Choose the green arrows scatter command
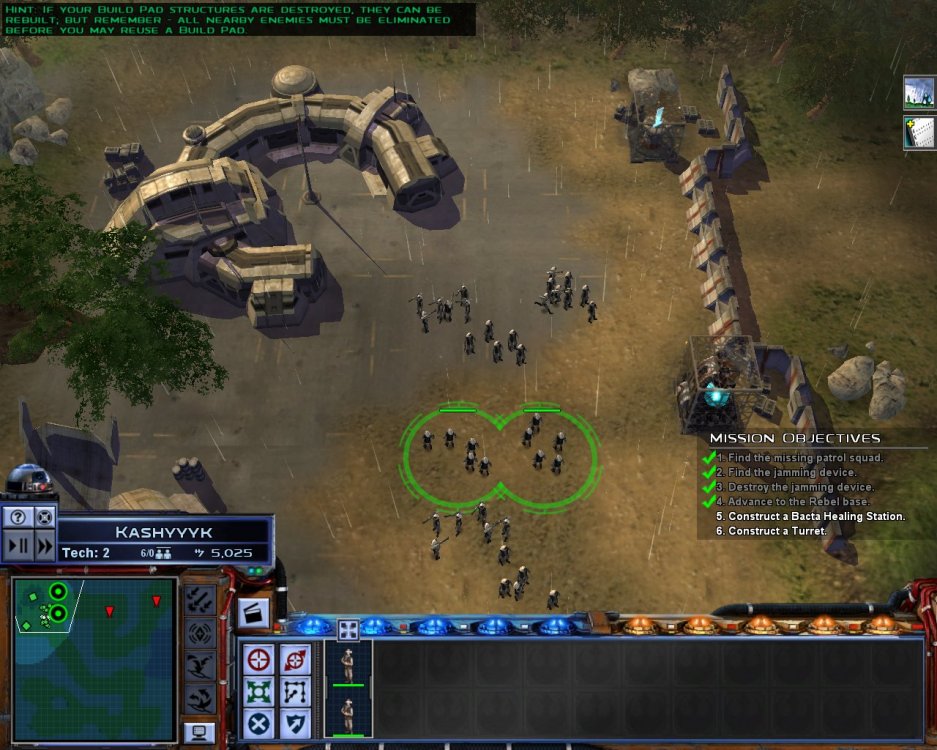The width and height of the screenshot is (937, 750). [x=258, y=692]
